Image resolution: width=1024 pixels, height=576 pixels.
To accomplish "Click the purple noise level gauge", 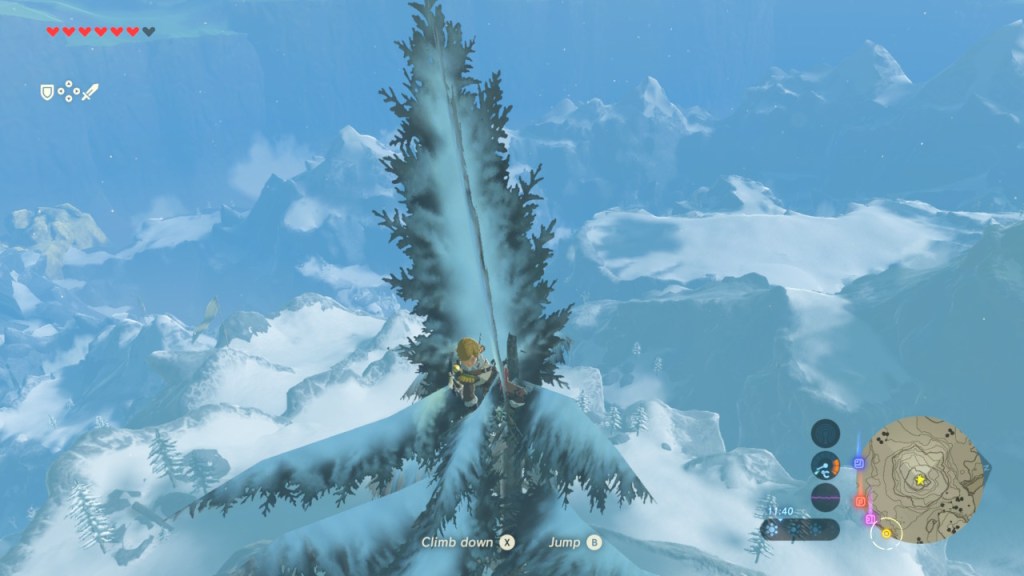I will tap(826, 496).
